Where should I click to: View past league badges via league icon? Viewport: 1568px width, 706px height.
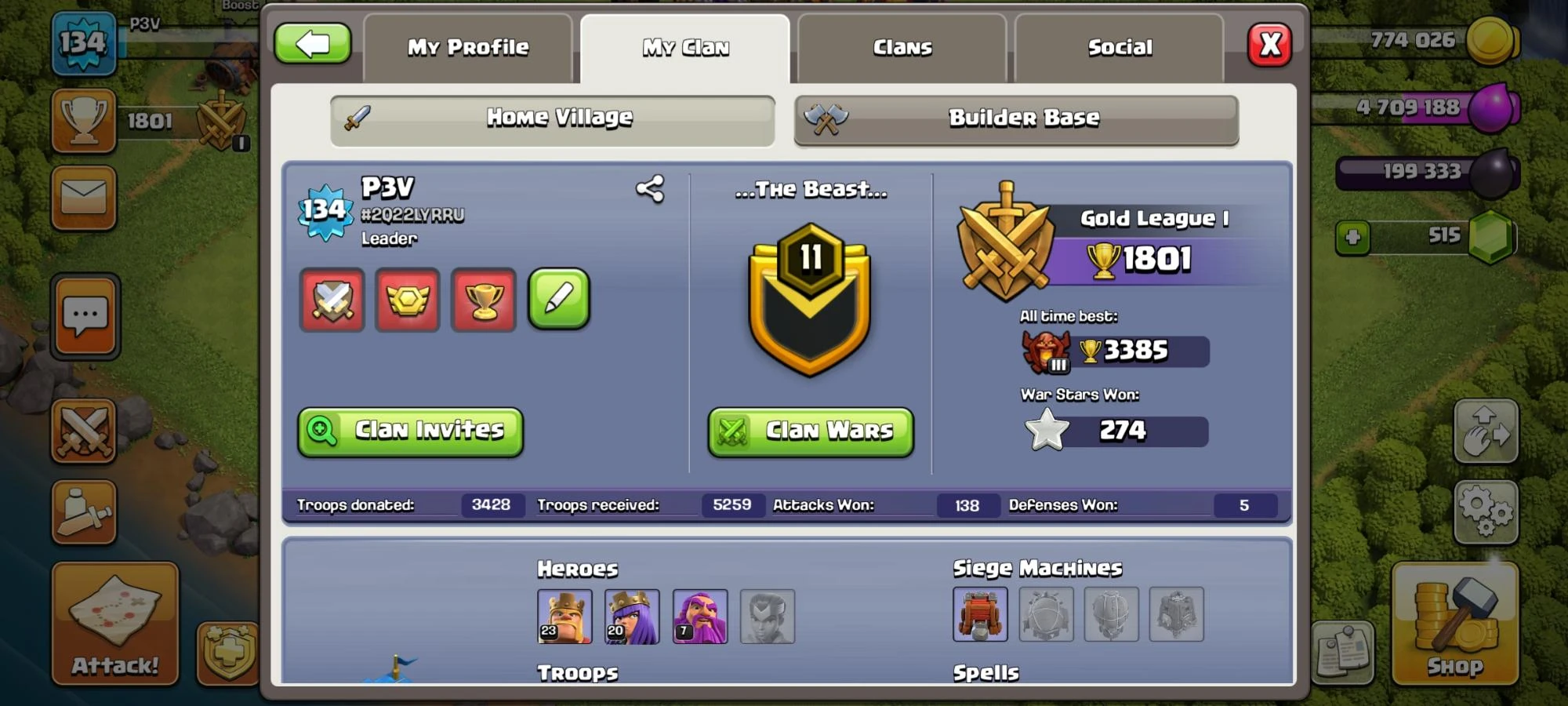(x=408, y=301)
